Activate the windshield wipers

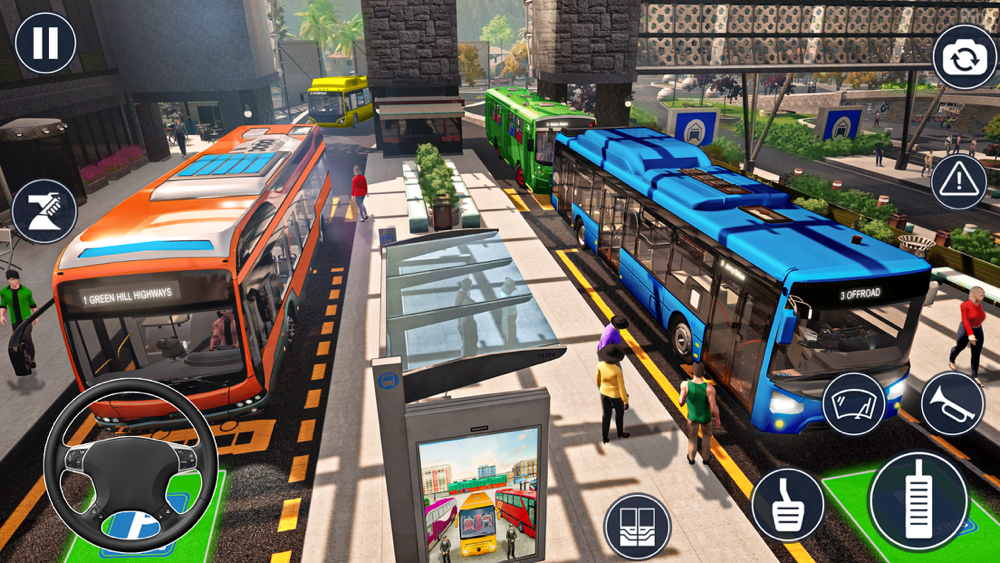(x=853, y=403)
